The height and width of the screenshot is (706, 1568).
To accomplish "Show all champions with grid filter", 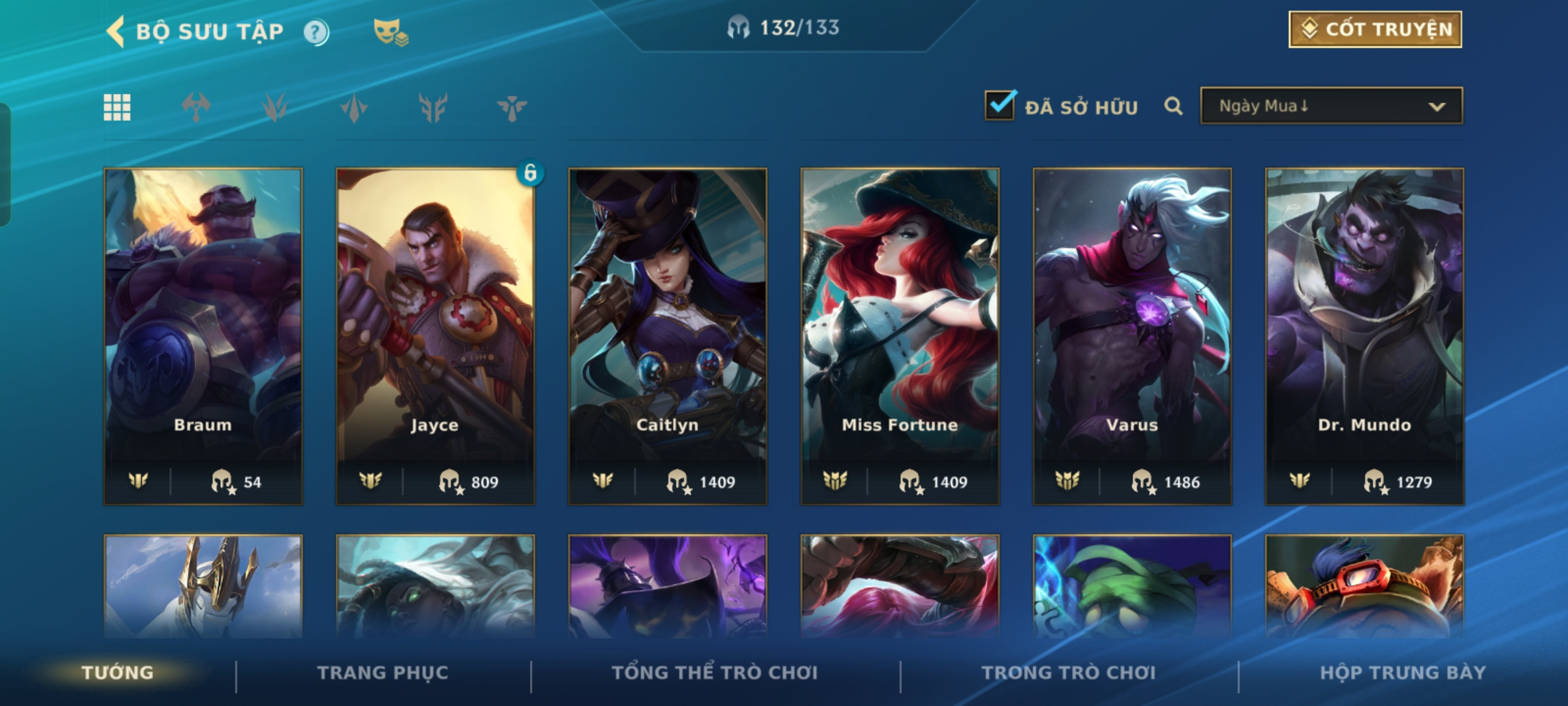I will click(117, 107).
